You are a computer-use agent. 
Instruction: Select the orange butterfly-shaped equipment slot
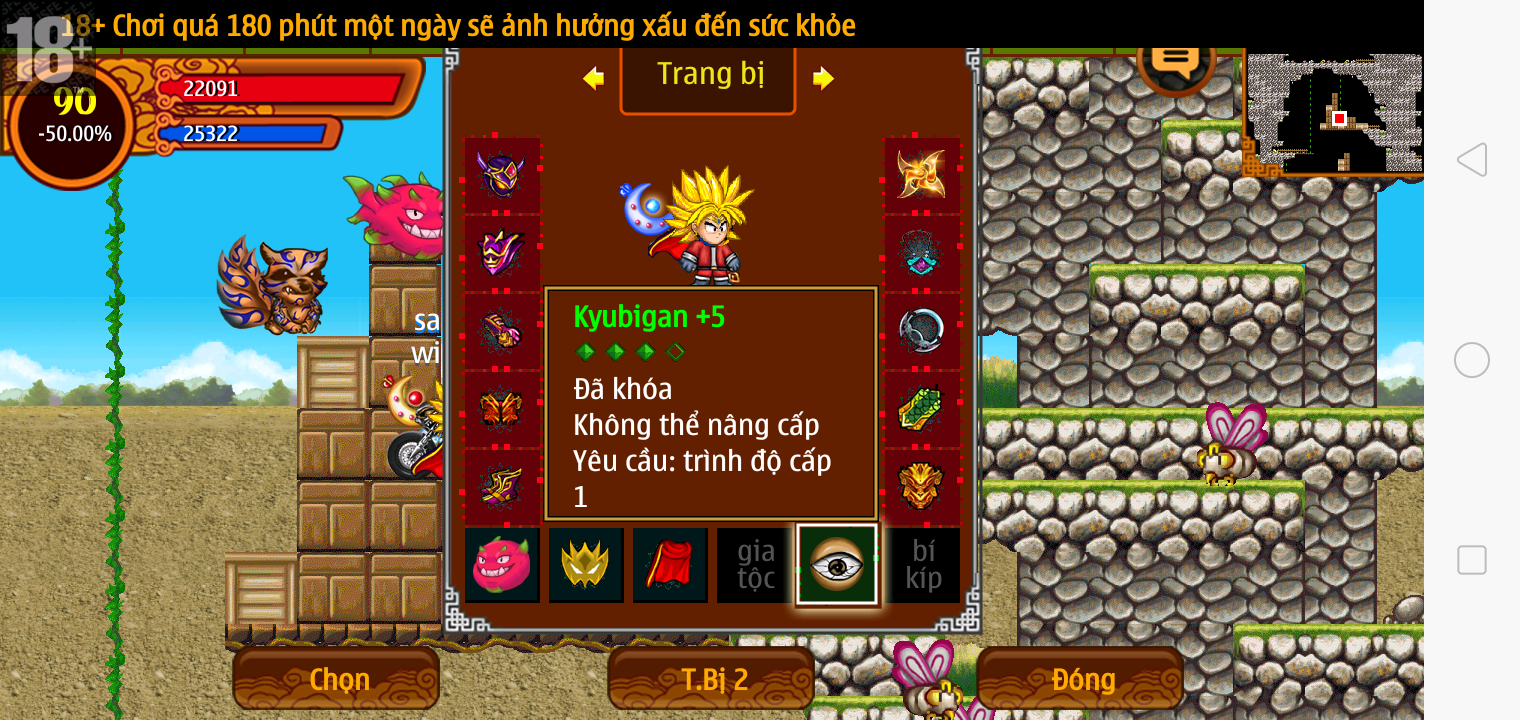point(502,408)
